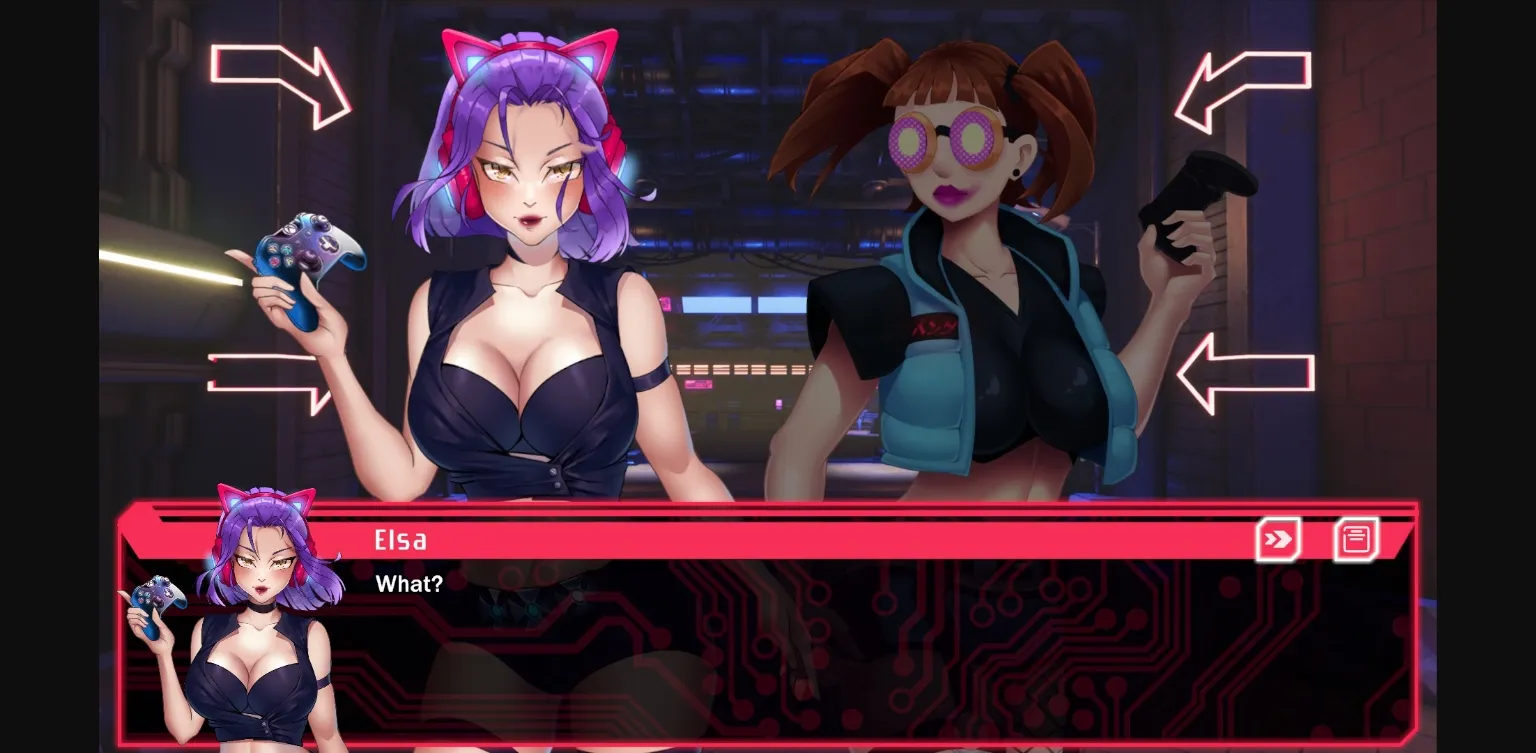Click the top-right arrow pointing at the brunette
The height and width of the screenshot is (753, 1536).
(1243, 85)
